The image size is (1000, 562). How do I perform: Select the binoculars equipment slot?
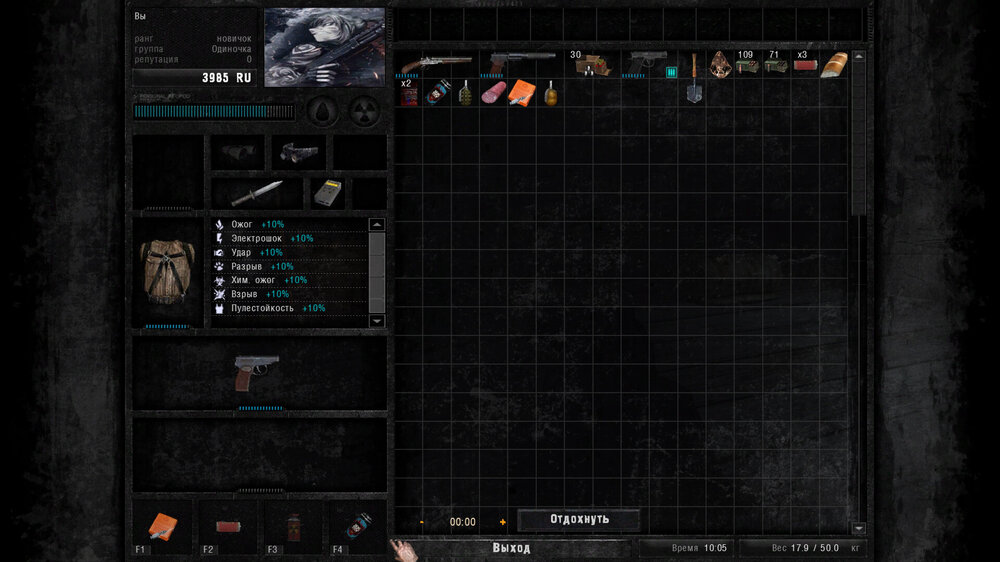tap(238, 152)
